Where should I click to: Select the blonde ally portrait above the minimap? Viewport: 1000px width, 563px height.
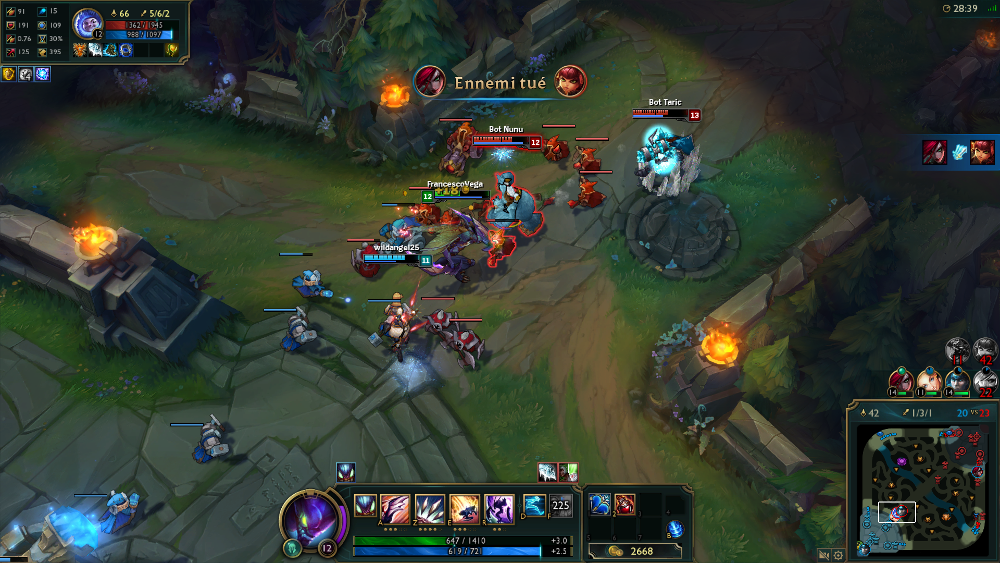click(x=930, y=381)
